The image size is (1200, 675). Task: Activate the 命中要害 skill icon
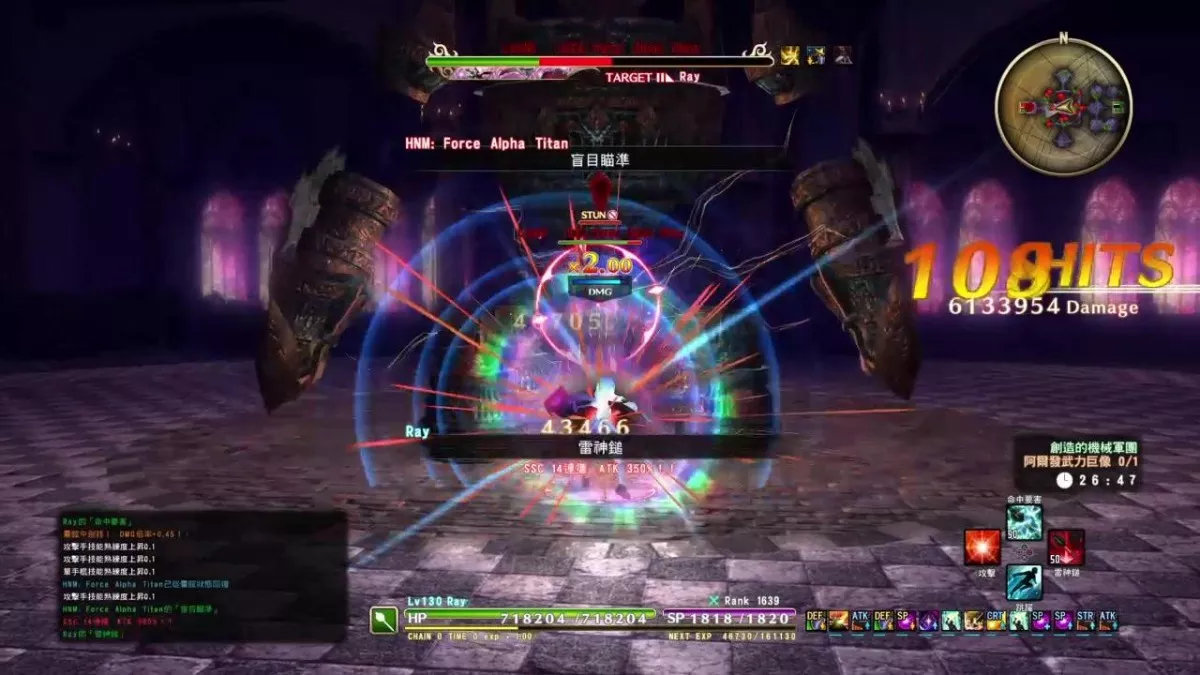pyautogui.click(x=1024, y=522)
